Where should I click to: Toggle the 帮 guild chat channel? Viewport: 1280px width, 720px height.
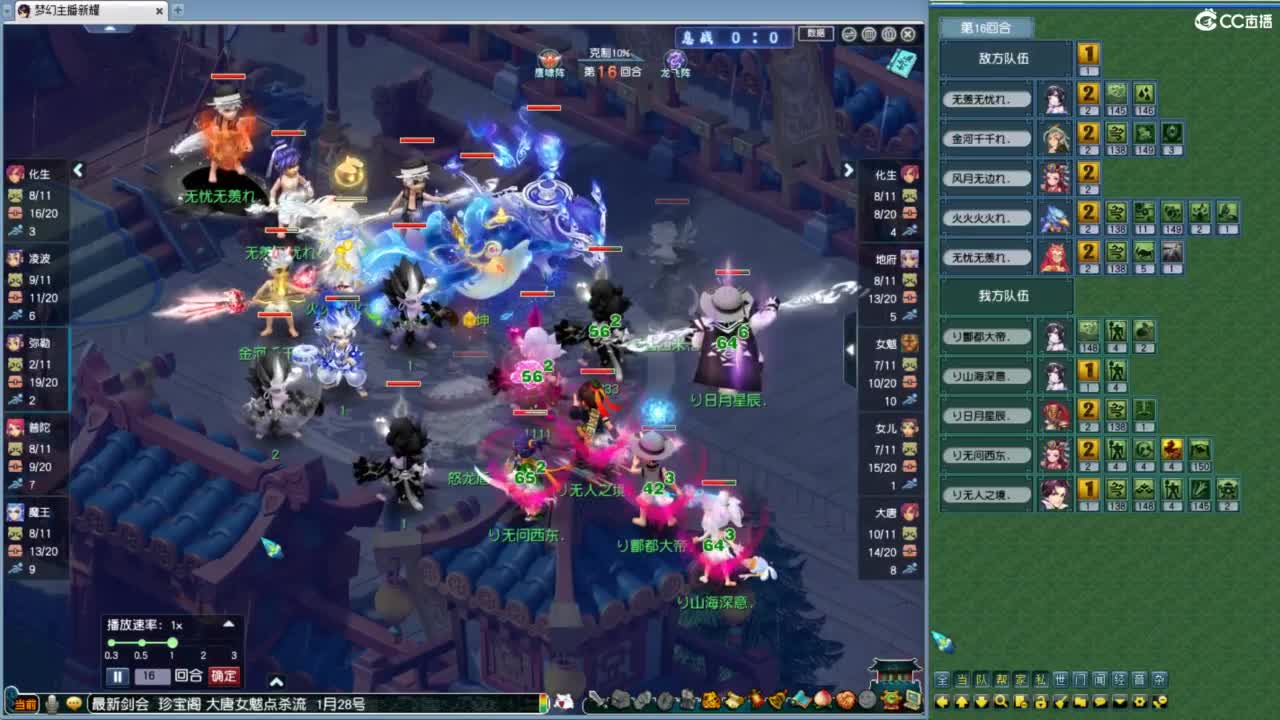(x=1001, y=679)
